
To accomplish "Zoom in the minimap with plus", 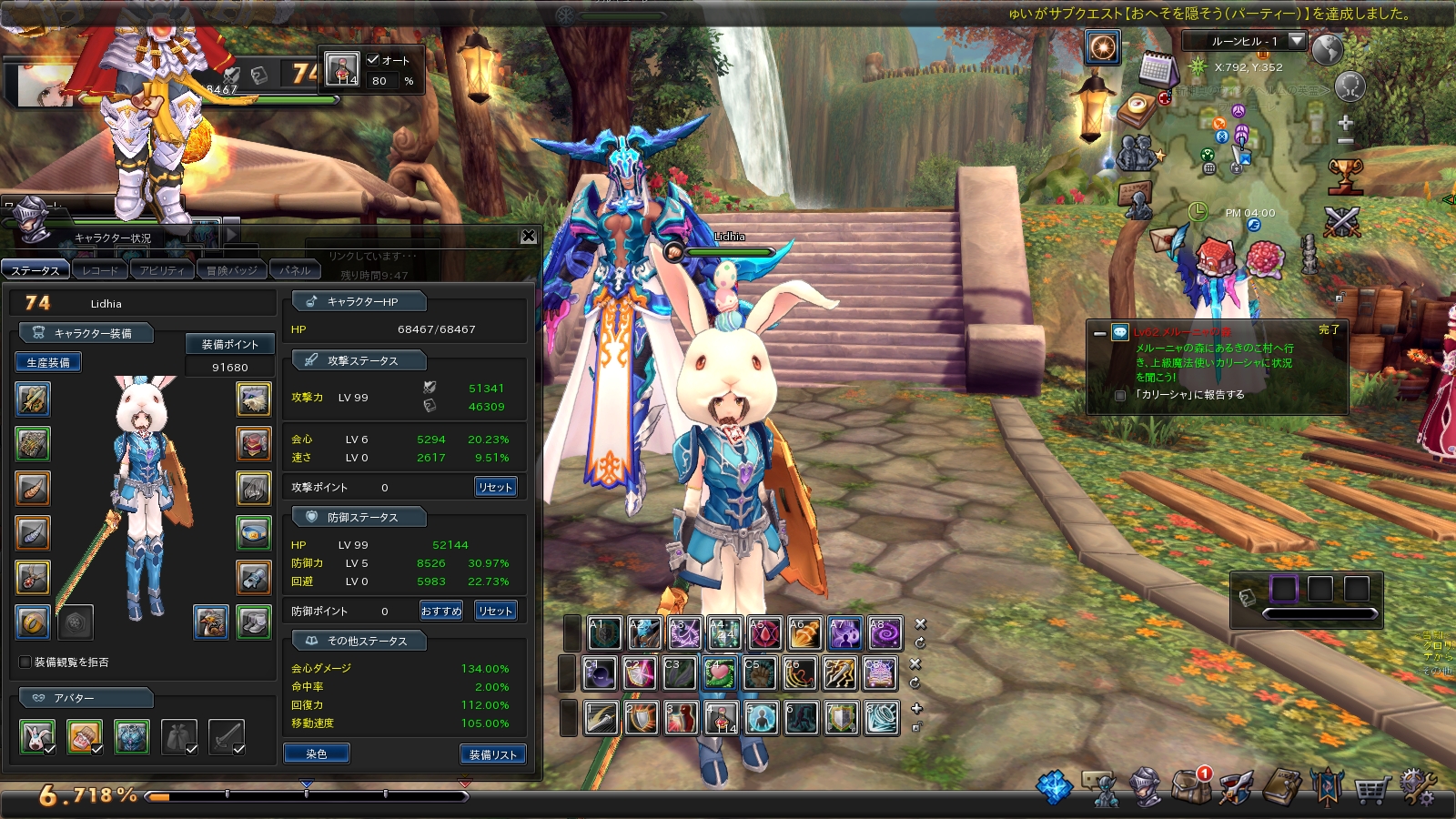I will (1346, 122).
